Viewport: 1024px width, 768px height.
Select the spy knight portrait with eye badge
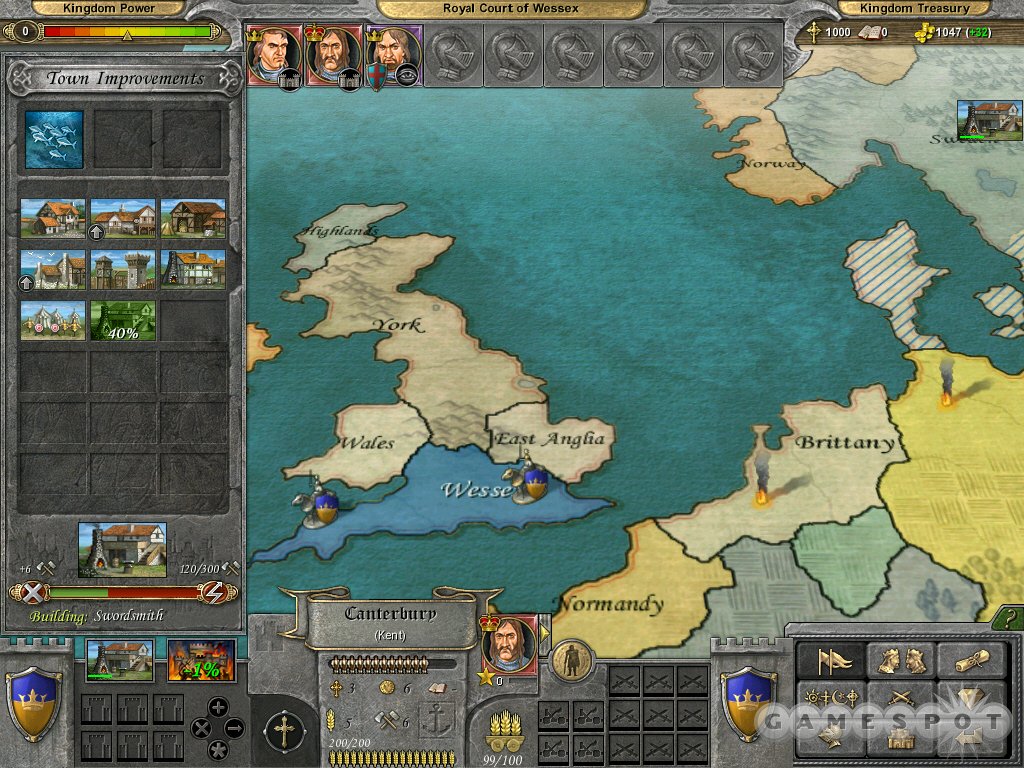(x=393, y=54)
